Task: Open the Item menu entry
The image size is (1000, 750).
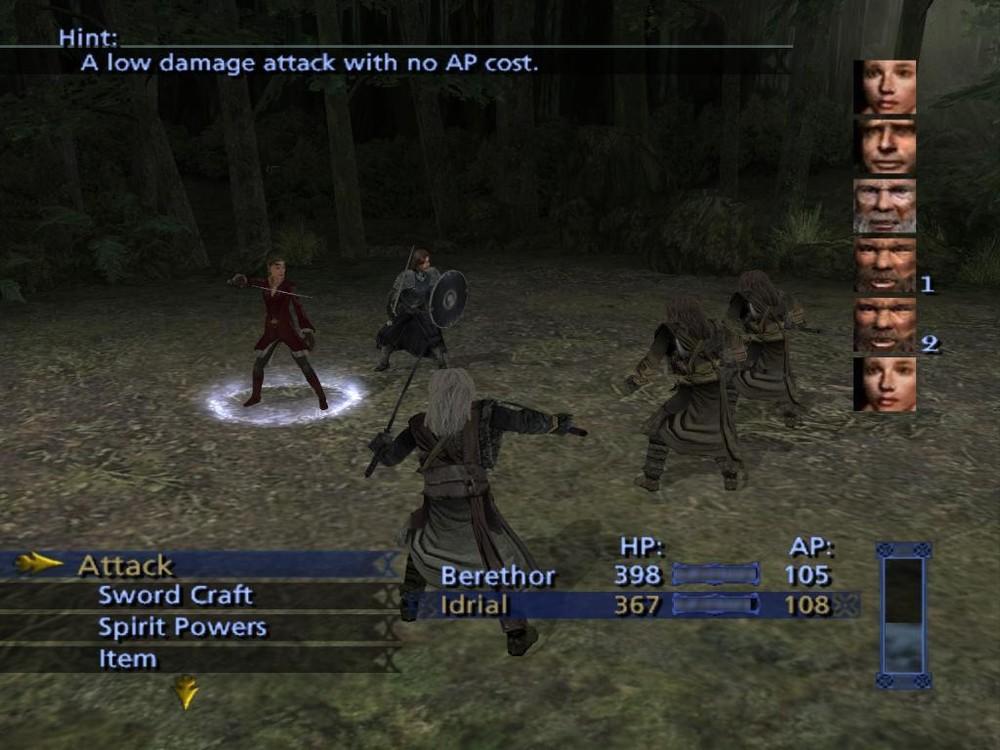Action: coord(127,659)
